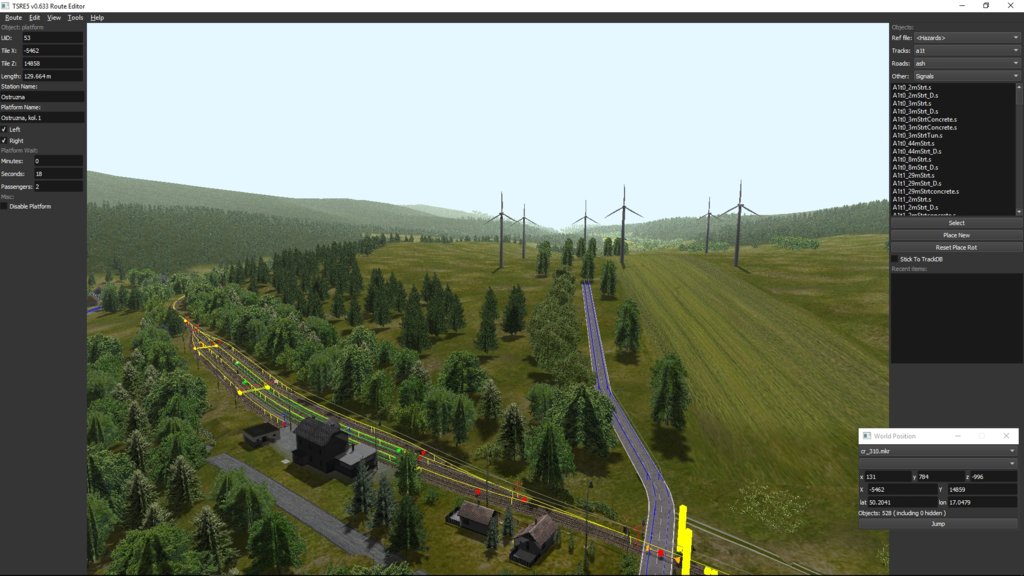The height and width of the screenshot is (576, 1024).
Task: Open the Tools menu
Action: click(x=75, y=17)
